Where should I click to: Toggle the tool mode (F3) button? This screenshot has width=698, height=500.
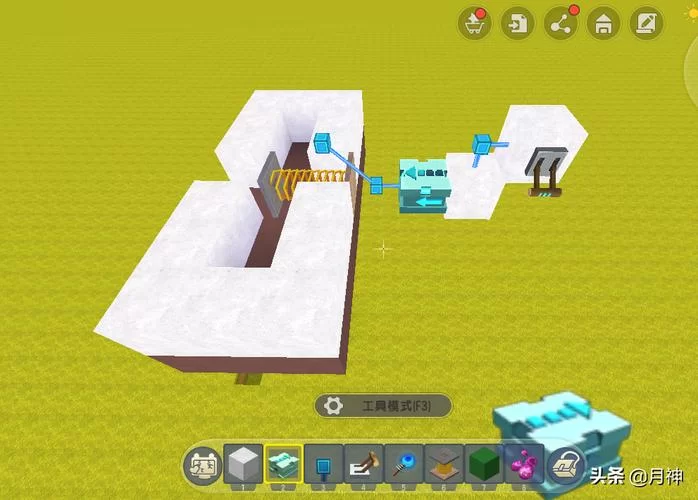point(383,406)
